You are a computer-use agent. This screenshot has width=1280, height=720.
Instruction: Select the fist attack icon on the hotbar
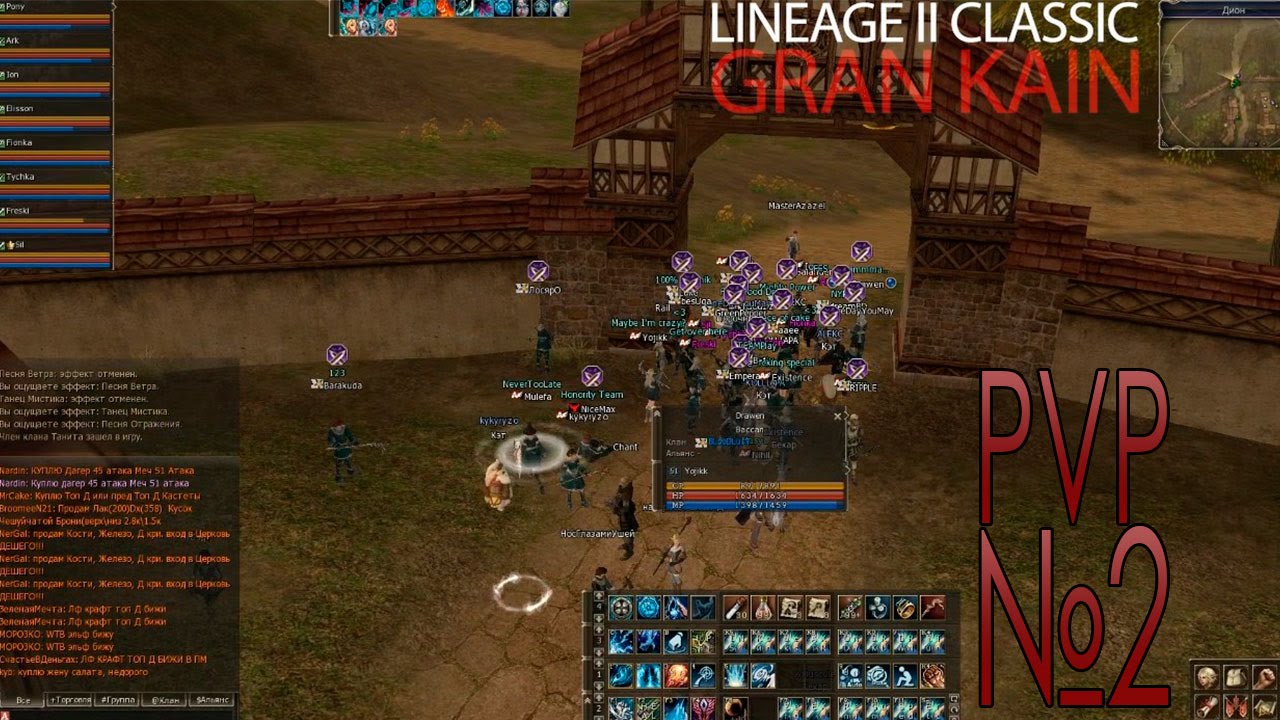click(933, 674)
